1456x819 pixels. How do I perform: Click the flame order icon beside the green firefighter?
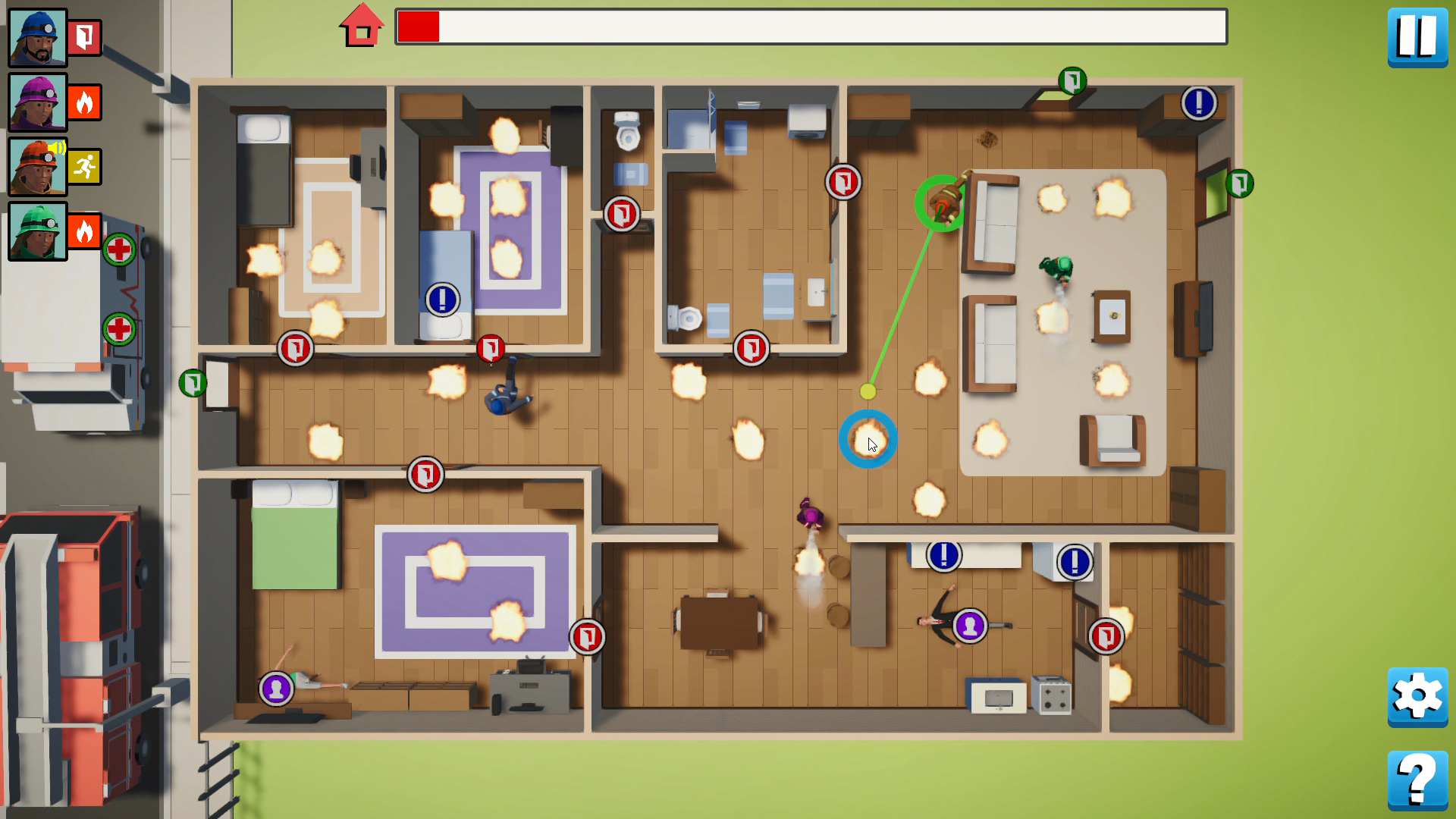click(83, 232)
